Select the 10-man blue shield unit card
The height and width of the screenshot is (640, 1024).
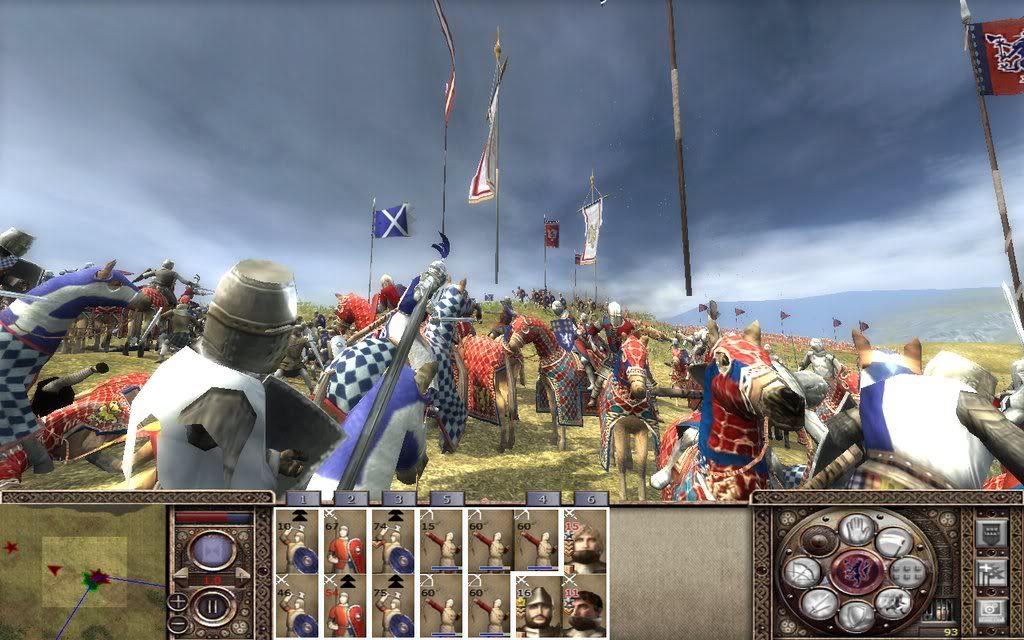point(298,541)
